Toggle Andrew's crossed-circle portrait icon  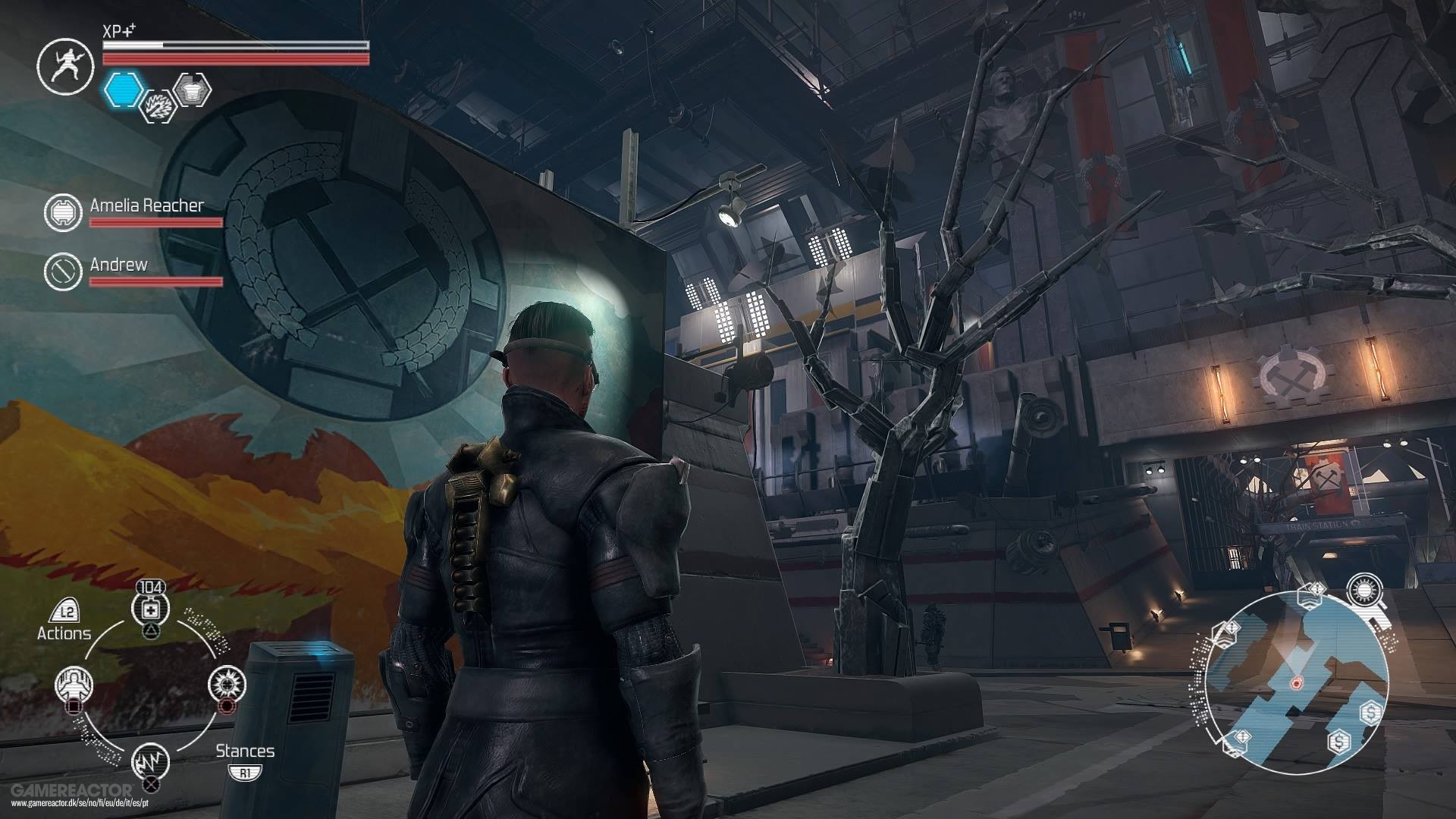tap(64, 271)
